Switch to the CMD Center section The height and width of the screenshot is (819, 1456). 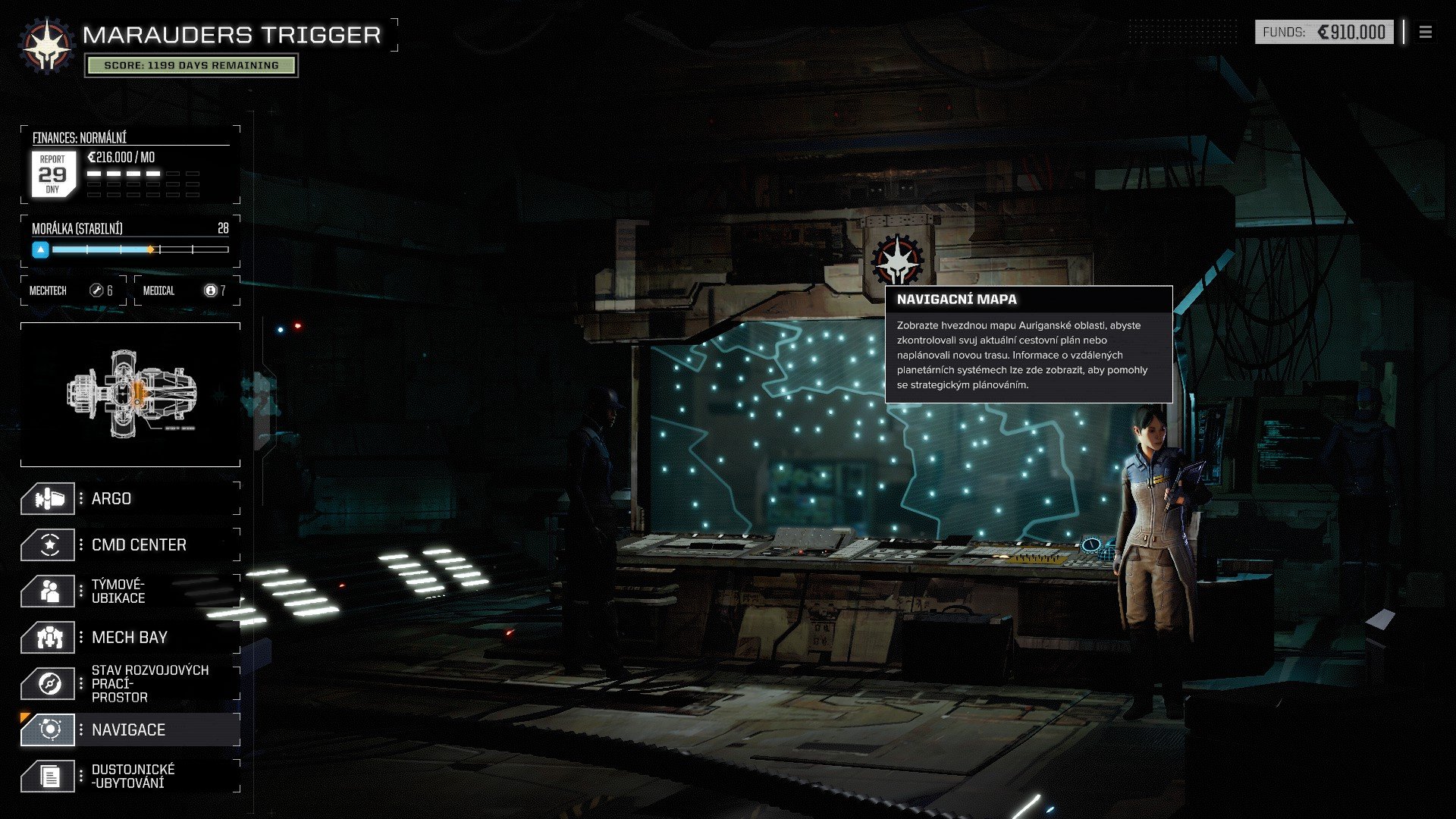(x=138, y=544)
